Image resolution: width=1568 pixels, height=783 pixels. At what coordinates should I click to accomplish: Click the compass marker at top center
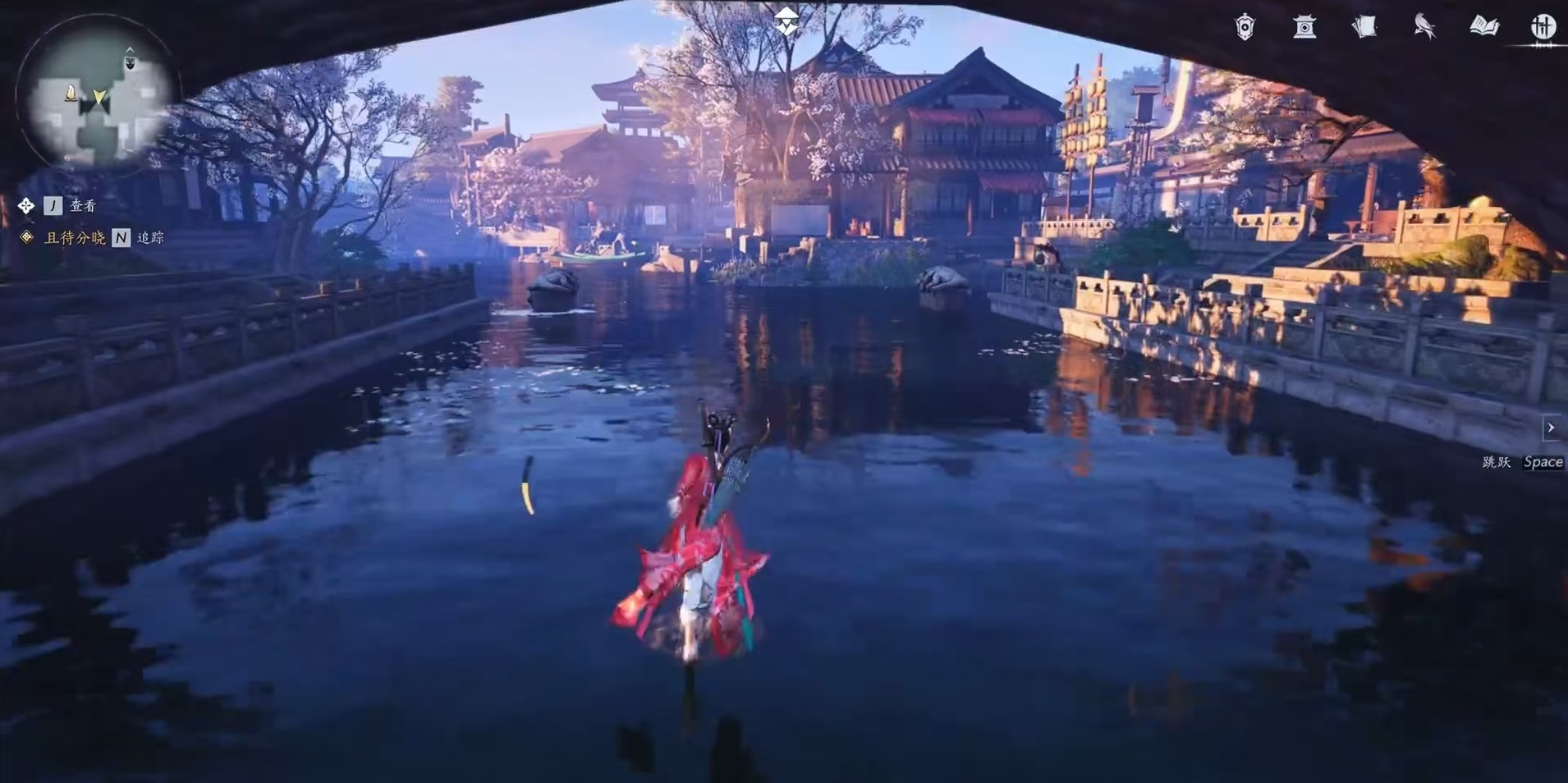(786, 22)
